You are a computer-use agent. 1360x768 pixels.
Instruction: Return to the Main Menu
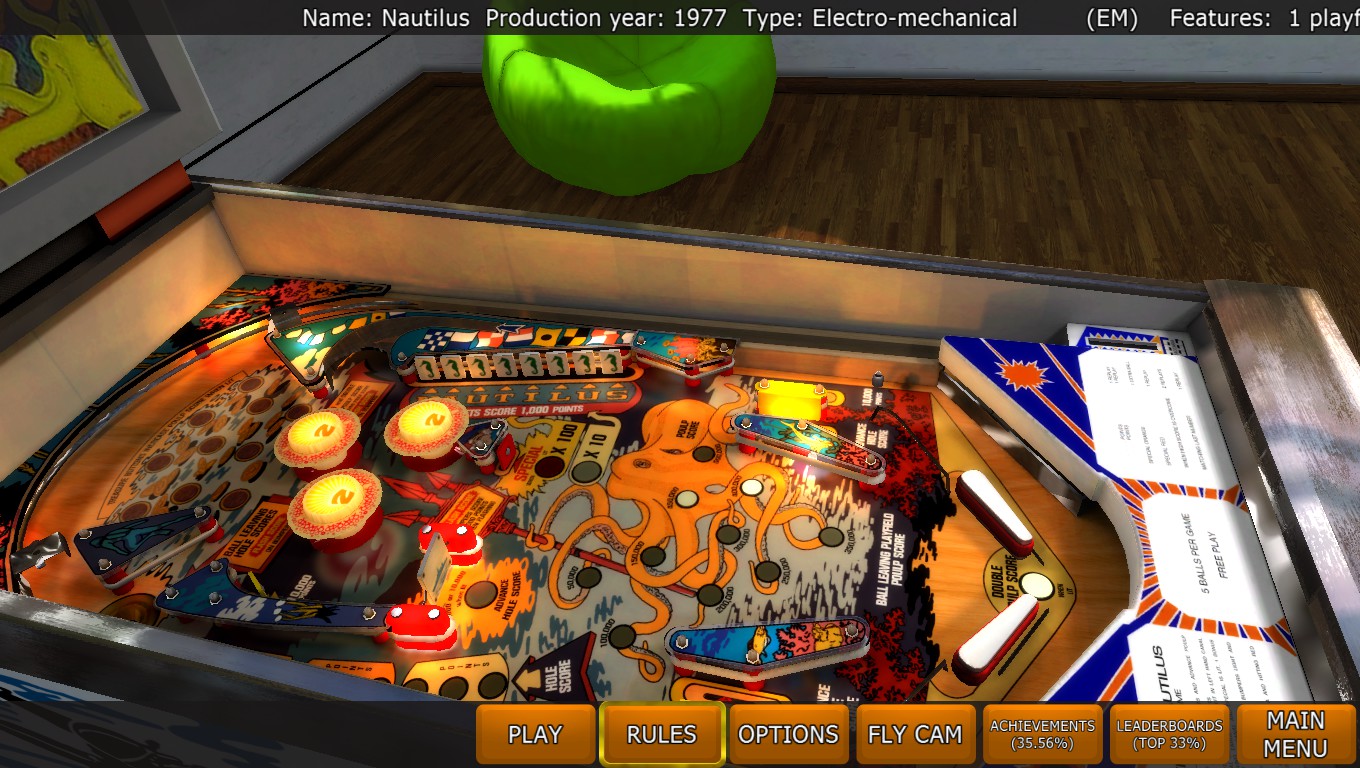(x=1295, y=735)
